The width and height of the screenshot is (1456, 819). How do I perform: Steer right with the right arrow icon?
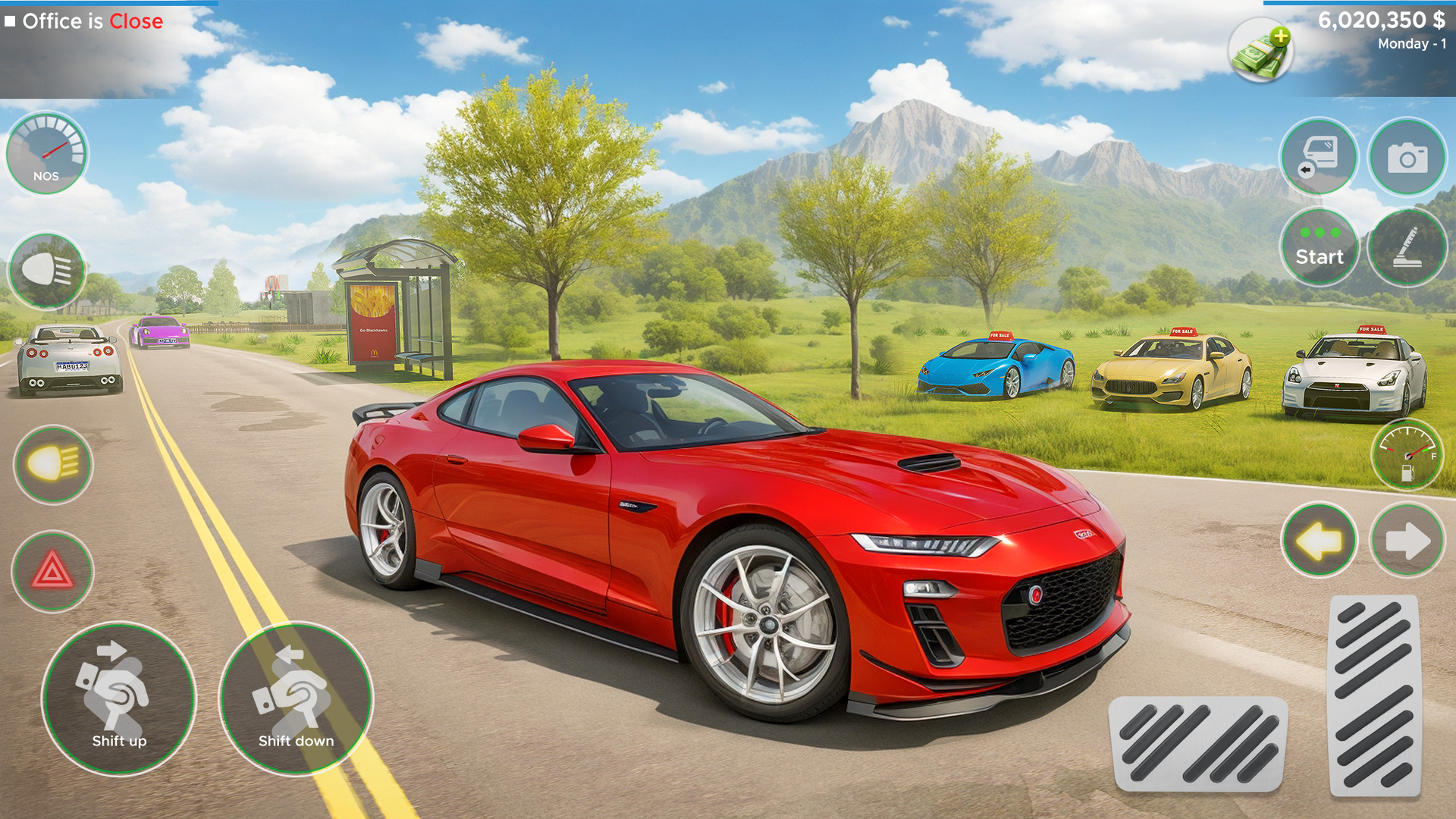click(x=1407, y=540)
